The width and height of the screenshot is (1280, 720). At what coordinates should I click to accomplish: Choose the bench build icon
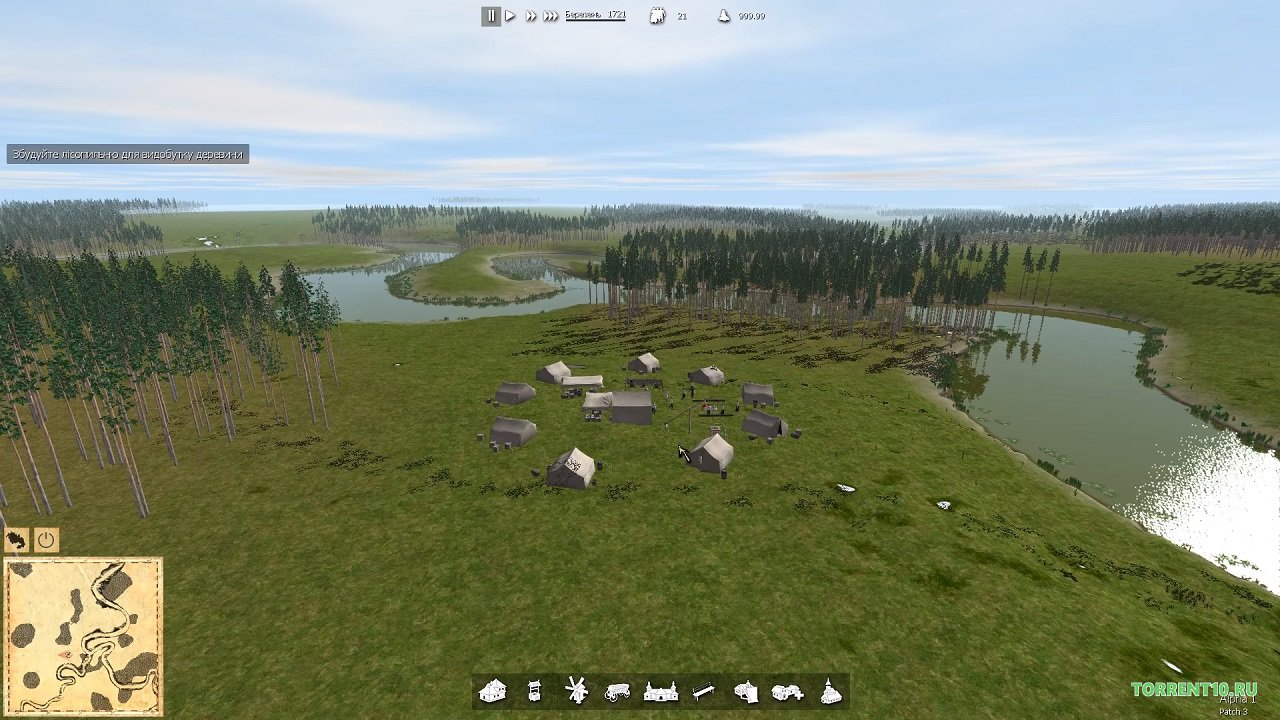tap(704, 691)
